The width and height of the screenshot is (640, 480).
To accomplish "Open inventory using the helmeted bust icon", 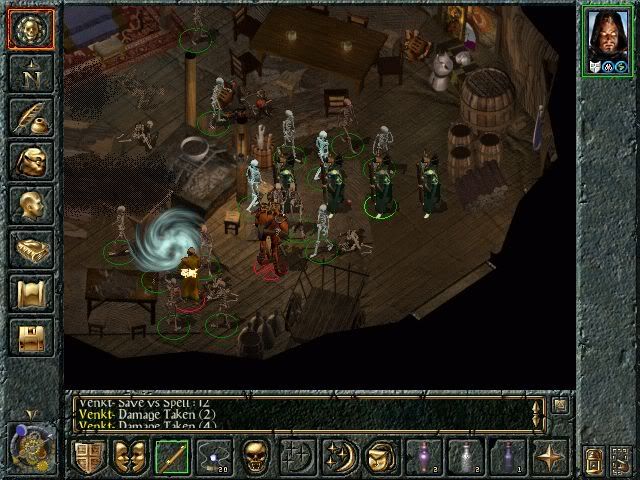I will (x=29, y=161).
